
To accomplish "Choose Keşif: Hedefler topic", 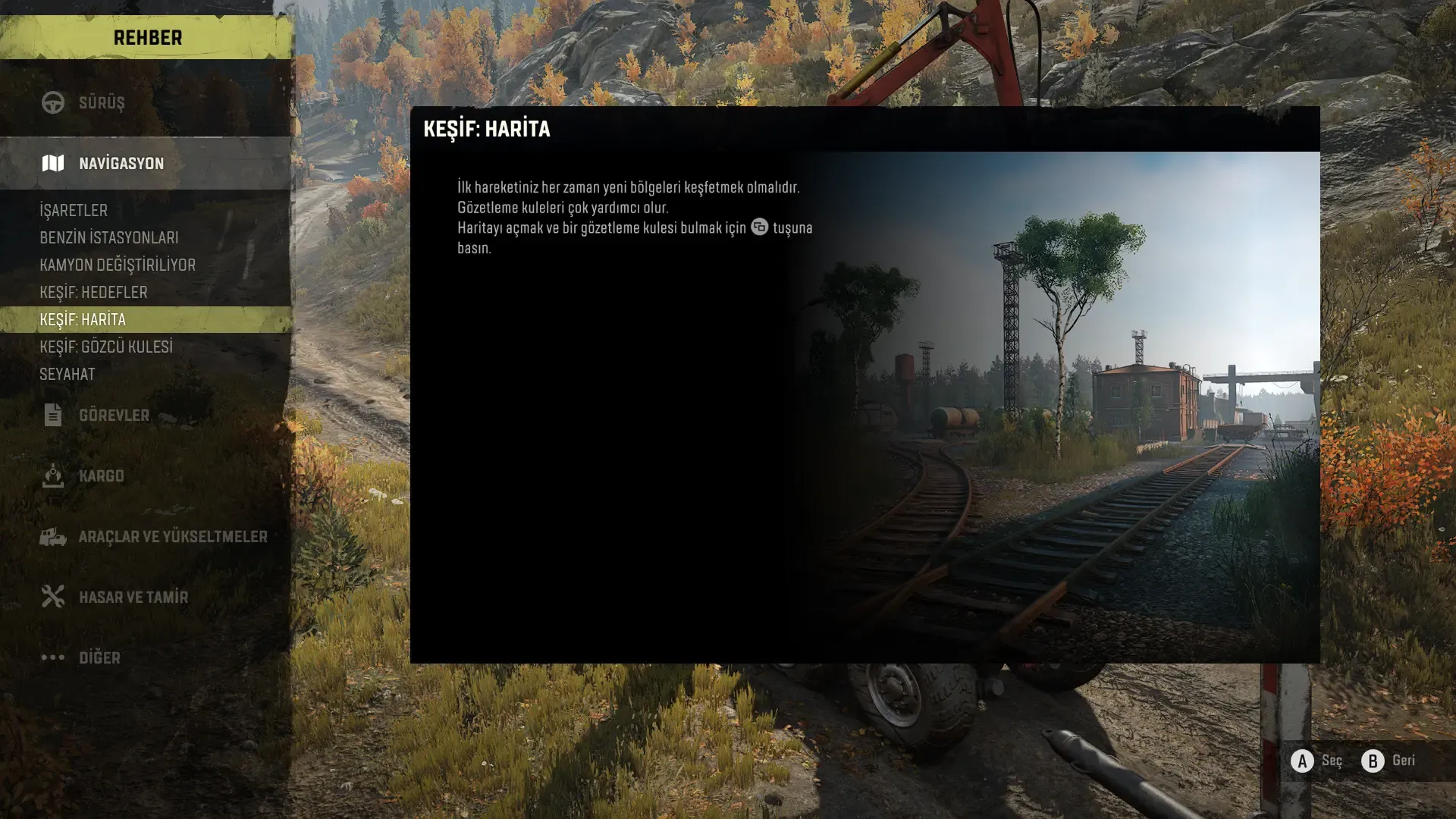I will coord(93,292).
